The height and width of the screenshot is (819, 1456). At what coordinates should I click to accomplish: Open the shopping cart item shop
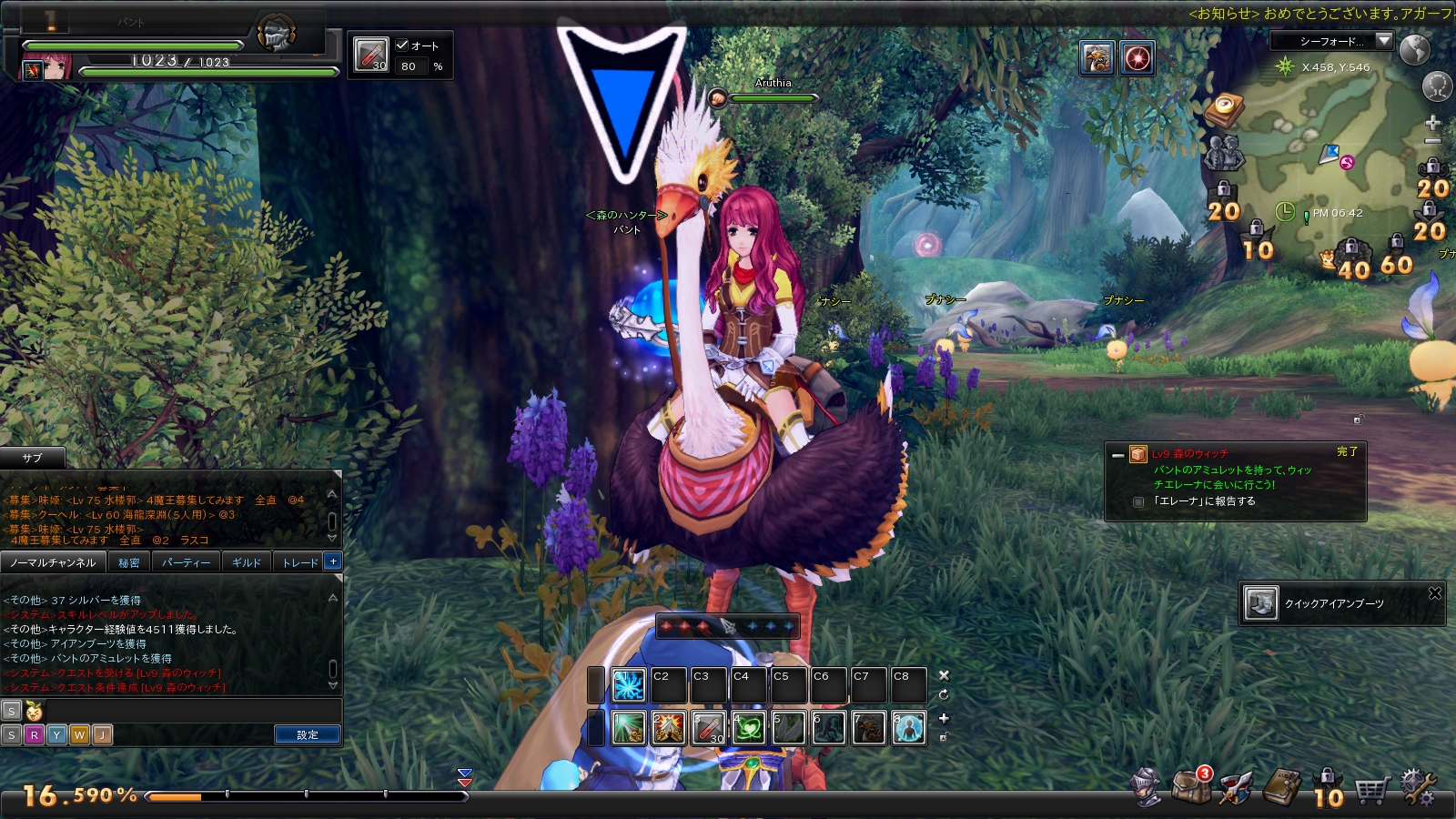point(1371,790)
